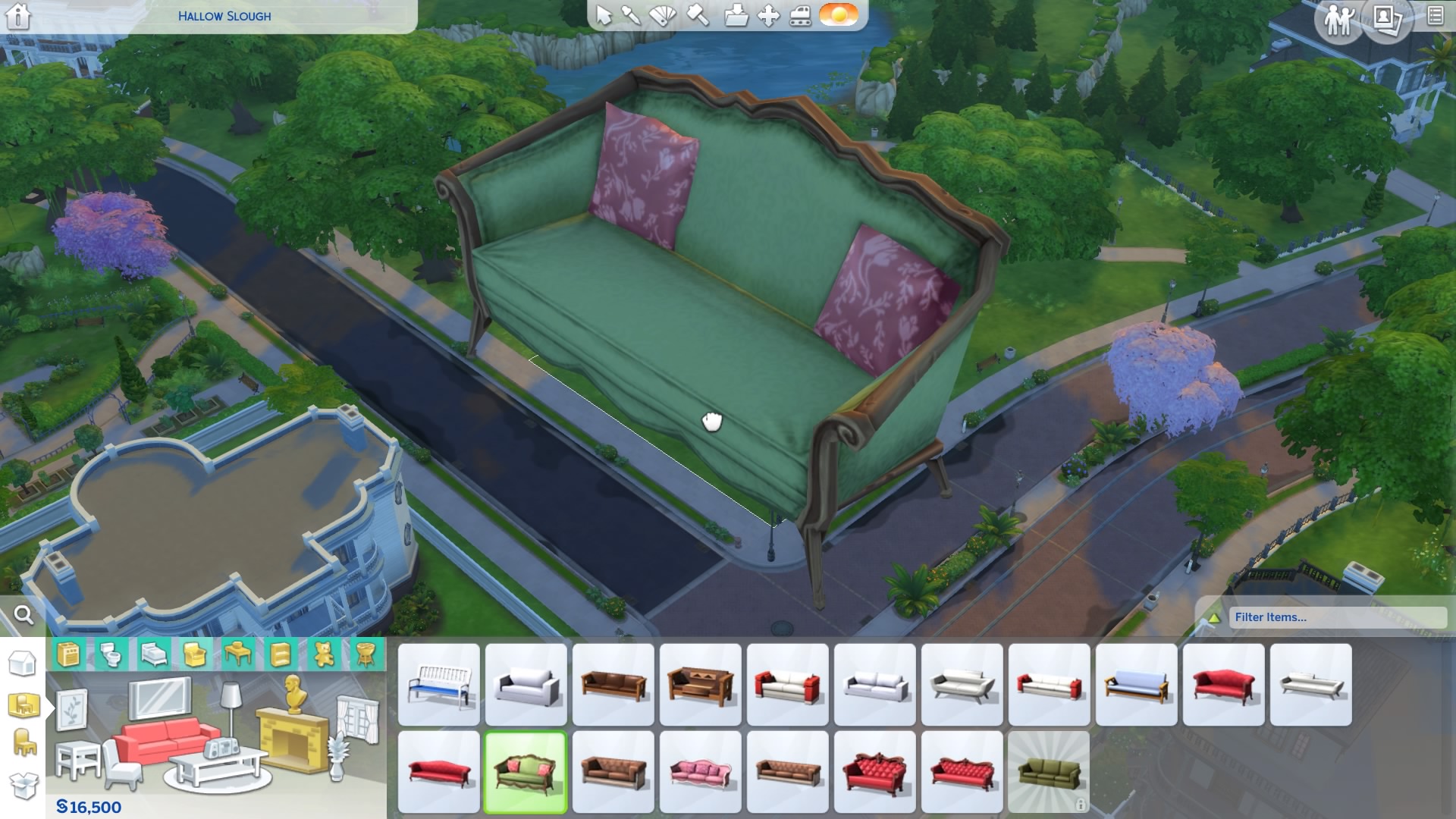Viewport: 1456px width, 819px height.
Task: Open the magnifying glass search
Action: click(24, 615)
